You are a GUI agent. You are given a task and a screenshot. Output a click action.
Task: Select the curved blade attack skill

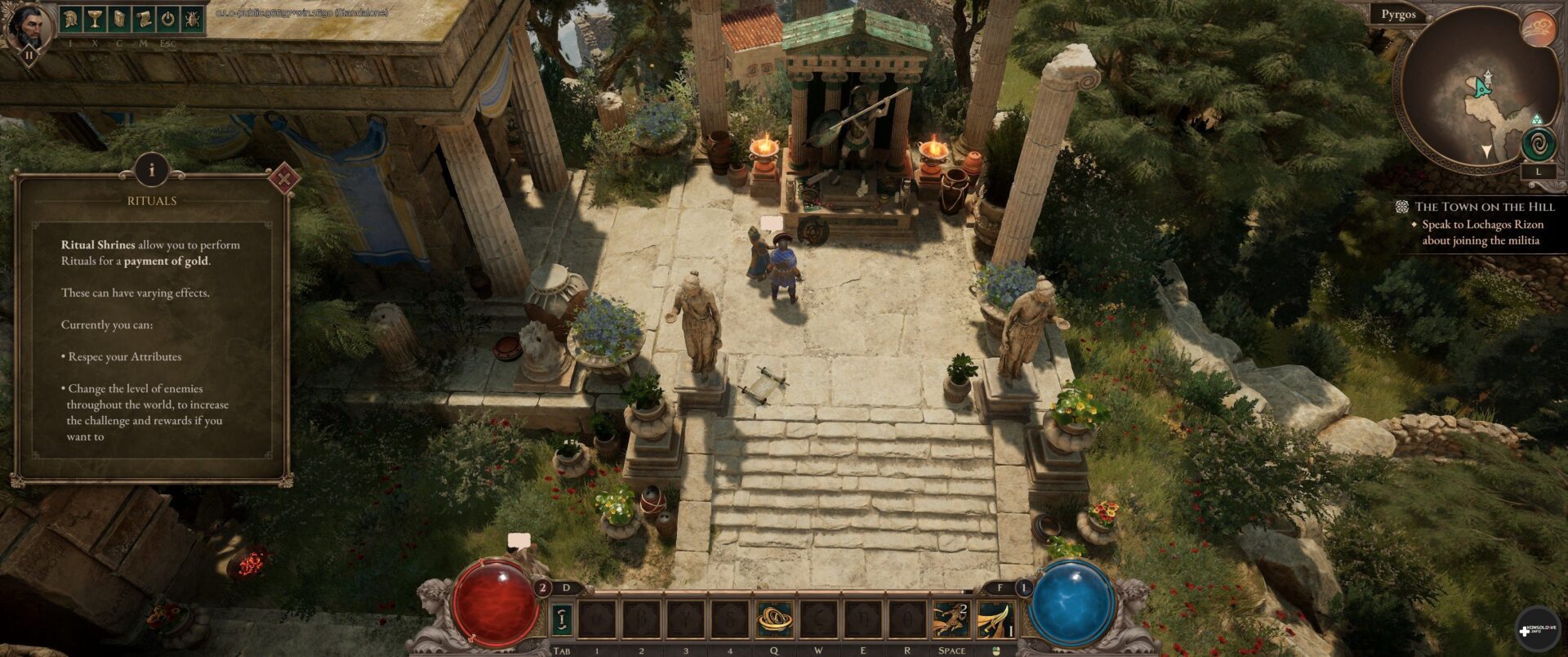tap(996, 619)
